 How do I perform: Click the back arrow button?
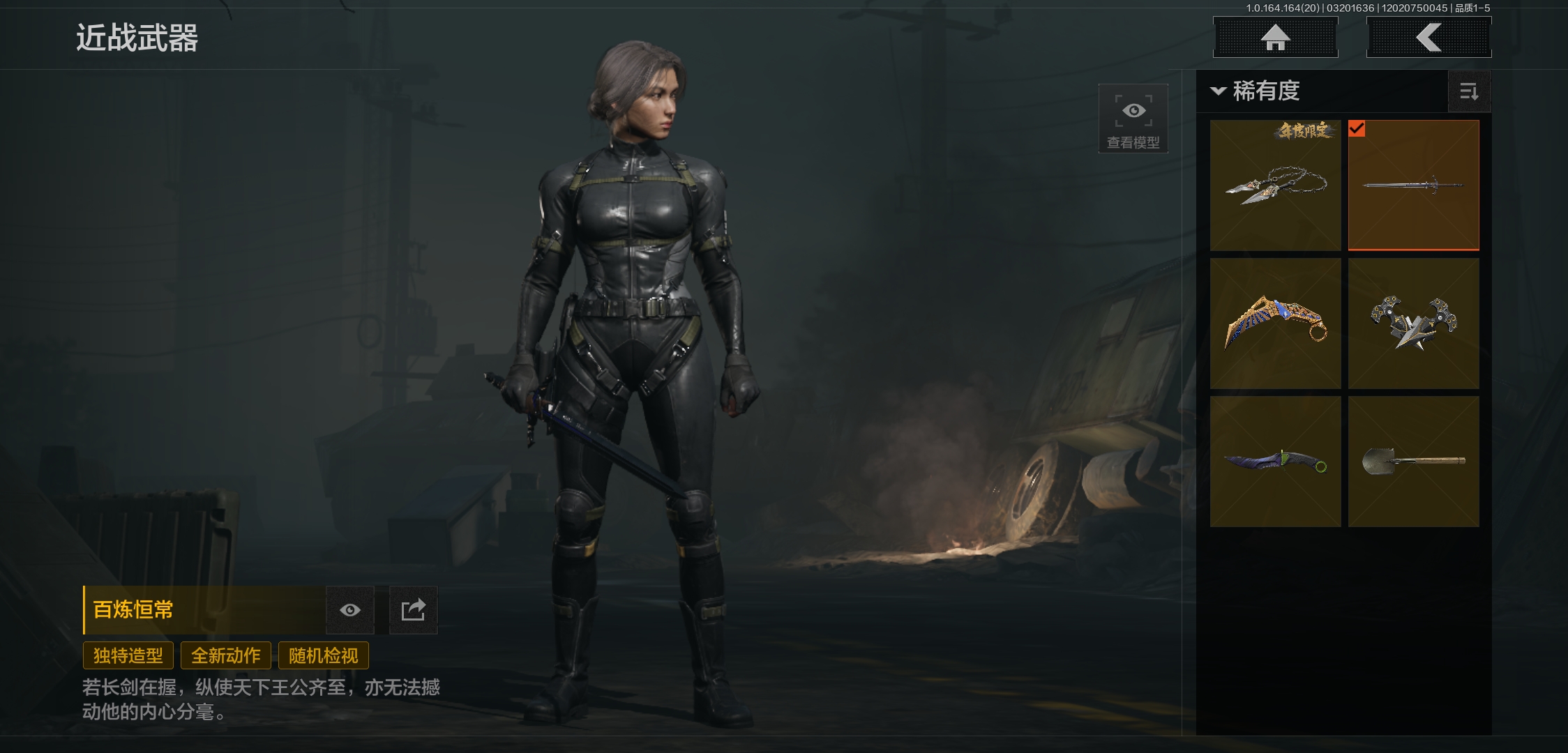click(1428, 38)
